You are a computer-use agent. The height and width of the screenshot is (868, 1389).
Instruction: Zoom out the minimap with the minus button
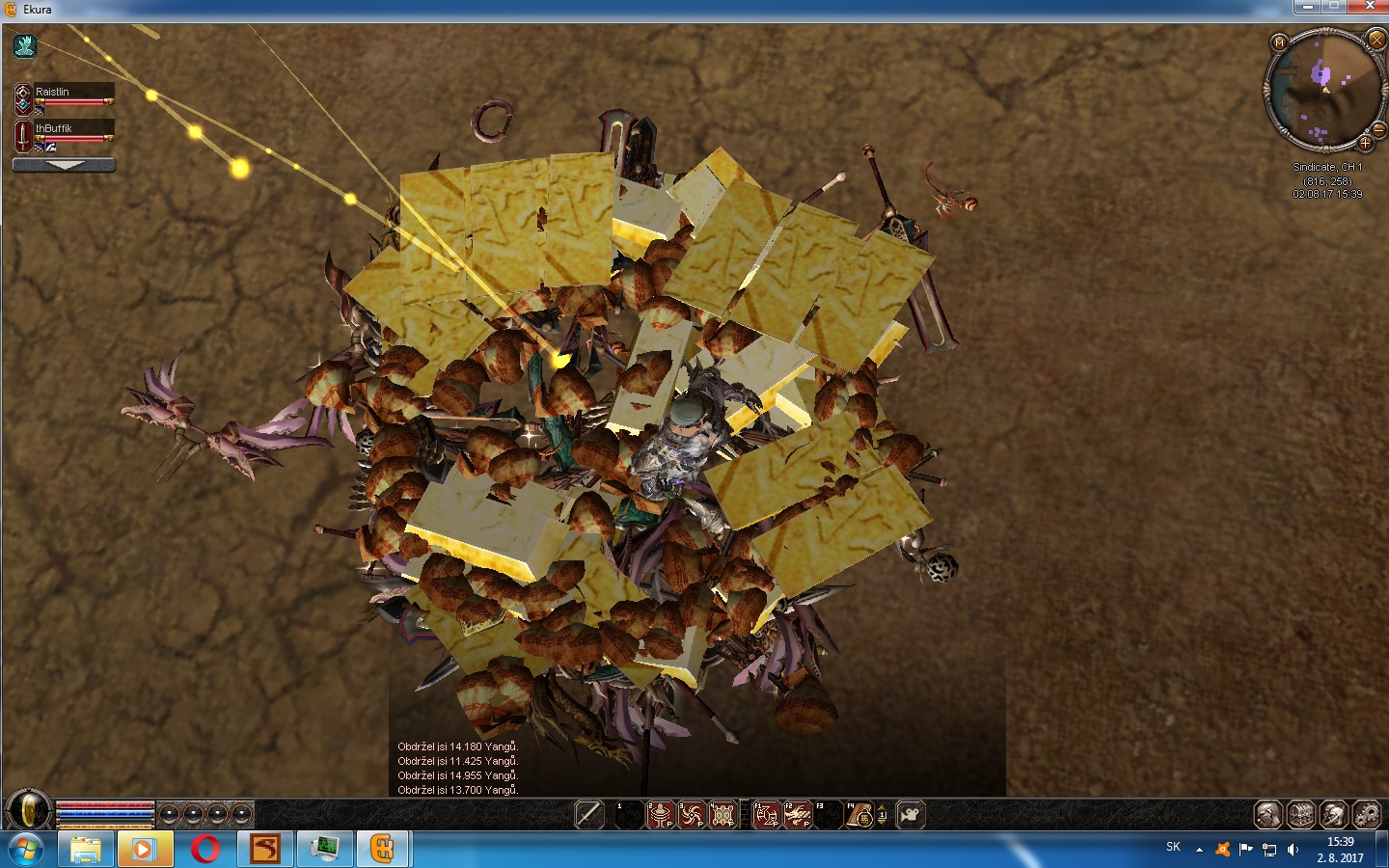pyautogui.click(x=1378, y=129)
